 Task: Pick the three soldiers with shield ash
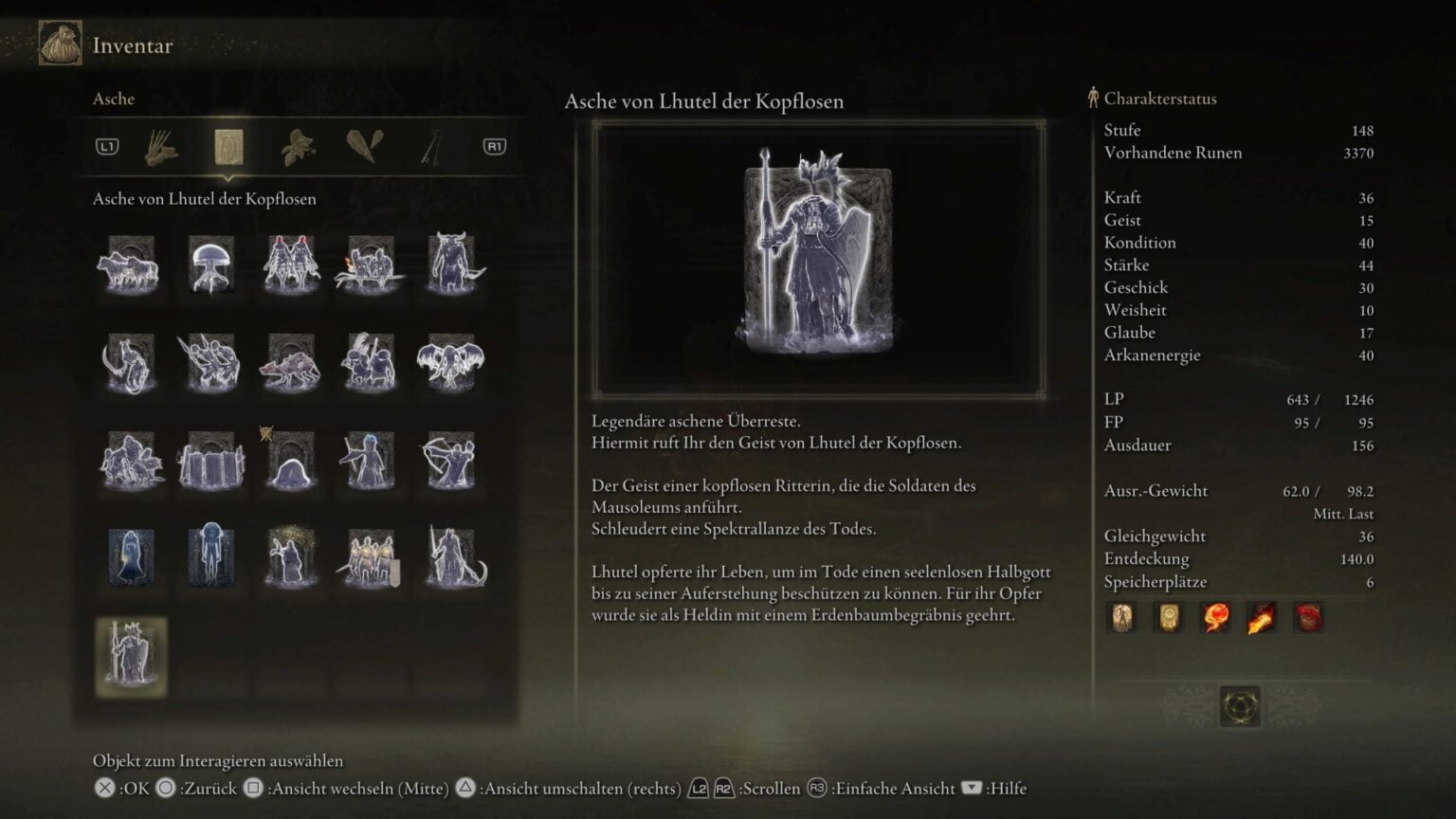[370, 558]
